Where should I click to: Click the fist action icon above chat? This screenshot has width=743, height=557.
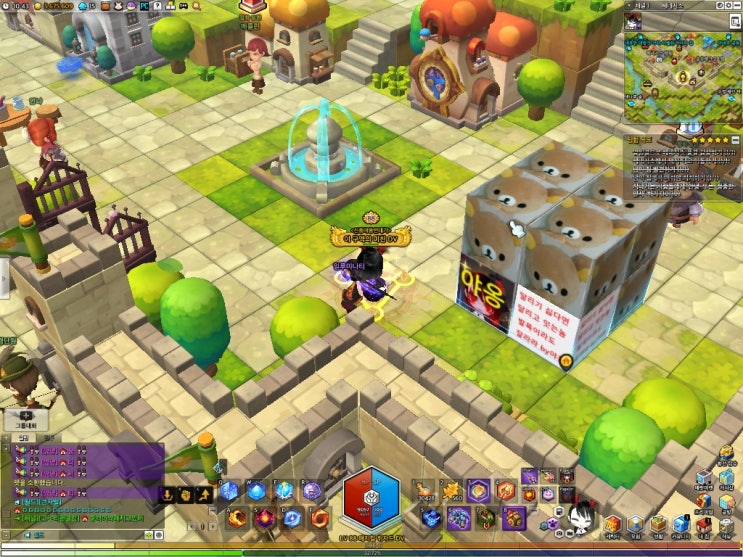pyautogui.click(x=186, y=494)
